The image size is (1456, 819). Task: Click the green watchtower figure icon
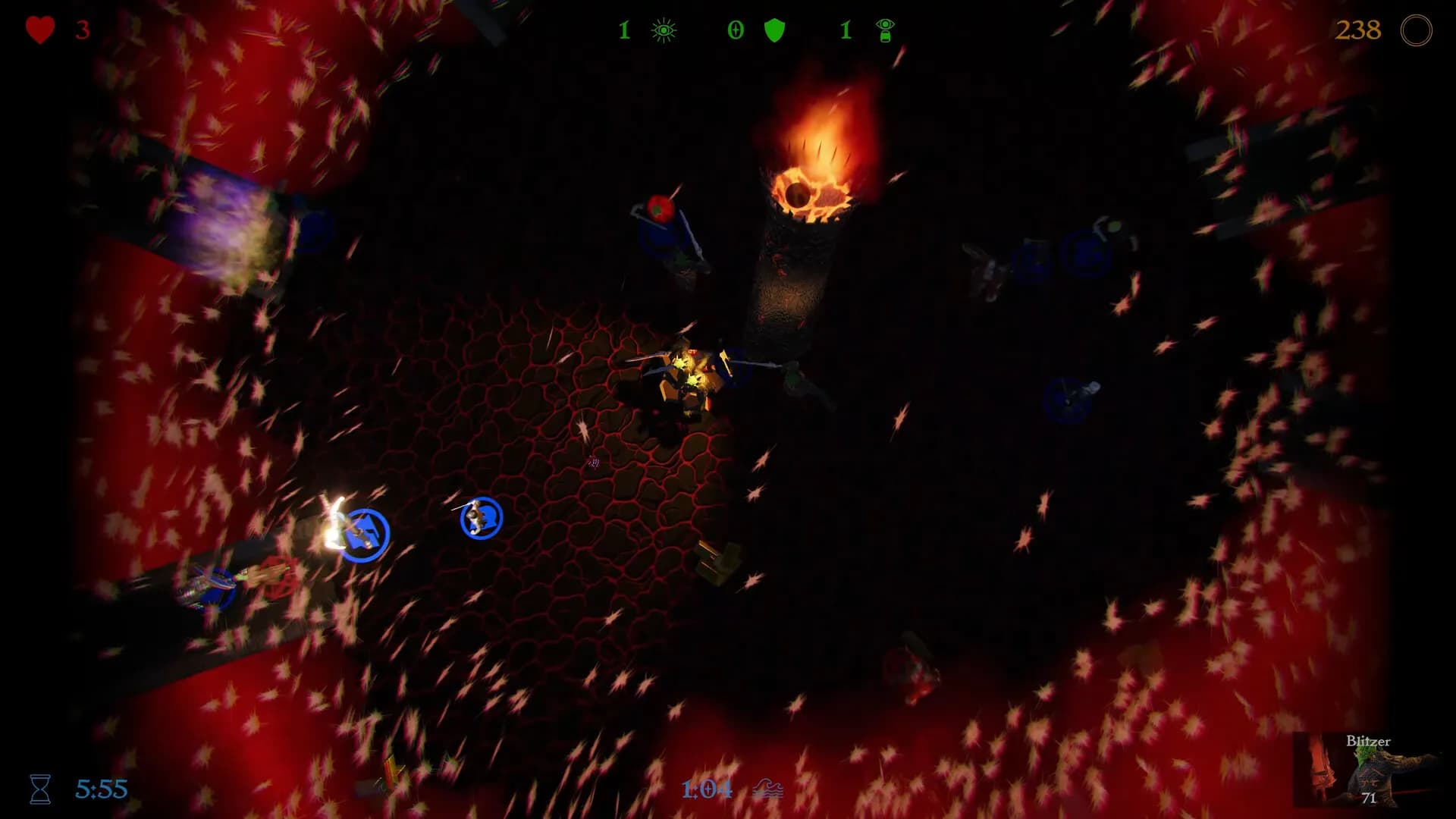click(885, 30)
